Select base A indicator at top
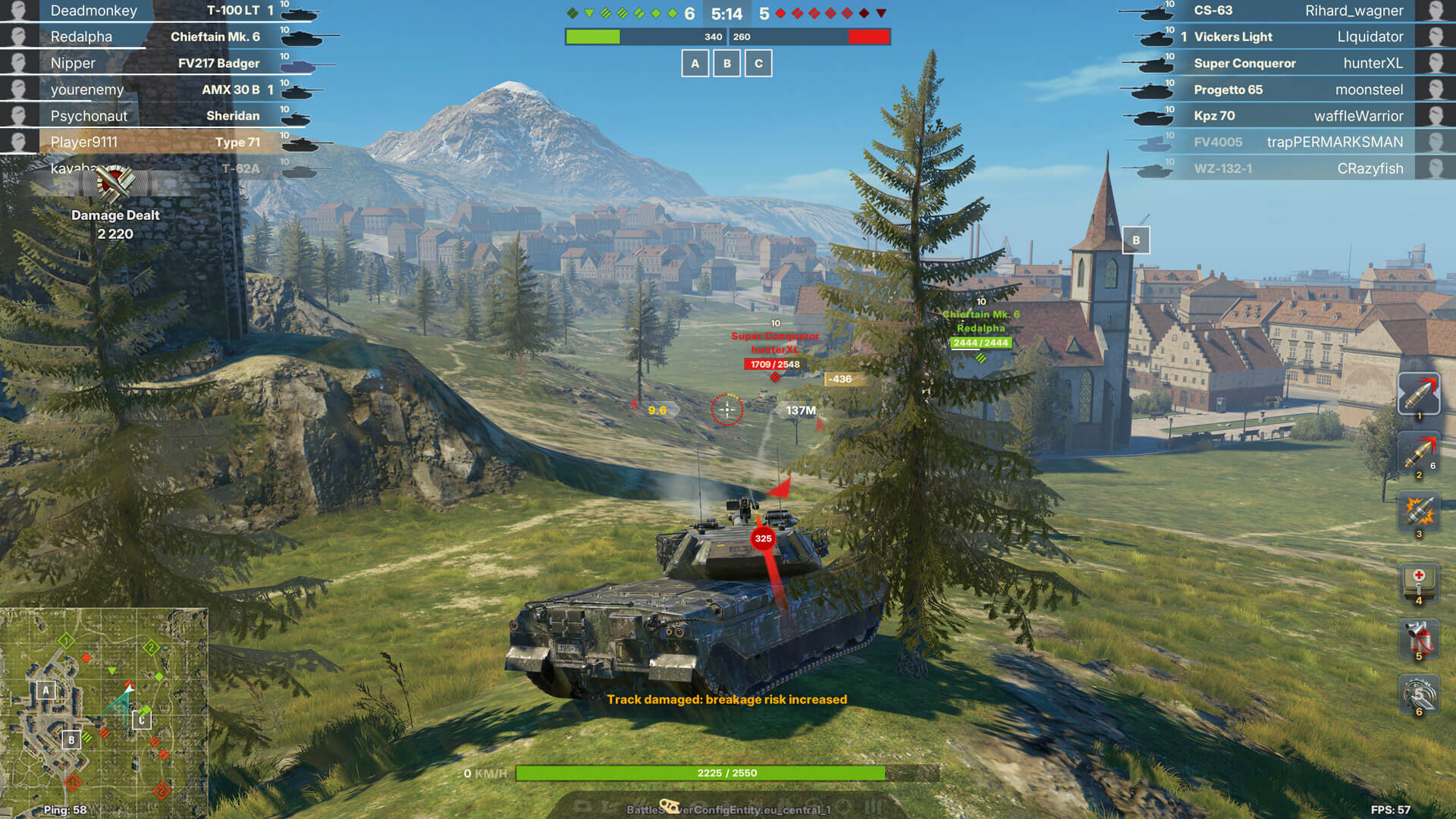The width and height of the screenshot is (1456, 819). (x=695, y=64)
